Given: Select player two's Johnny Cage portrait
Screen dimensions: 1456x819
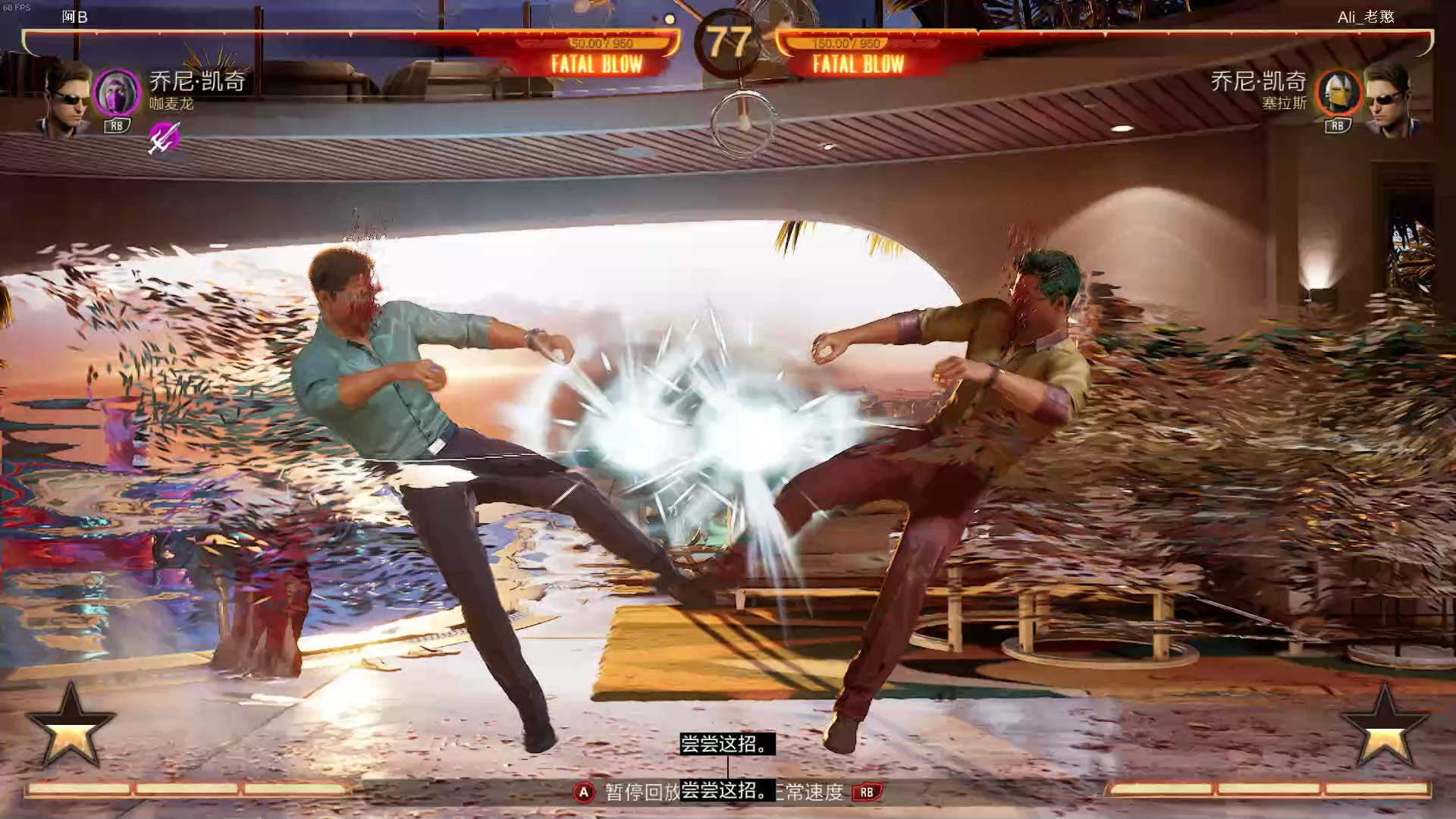Looking at the screenshot, I should pos(1388,100).
